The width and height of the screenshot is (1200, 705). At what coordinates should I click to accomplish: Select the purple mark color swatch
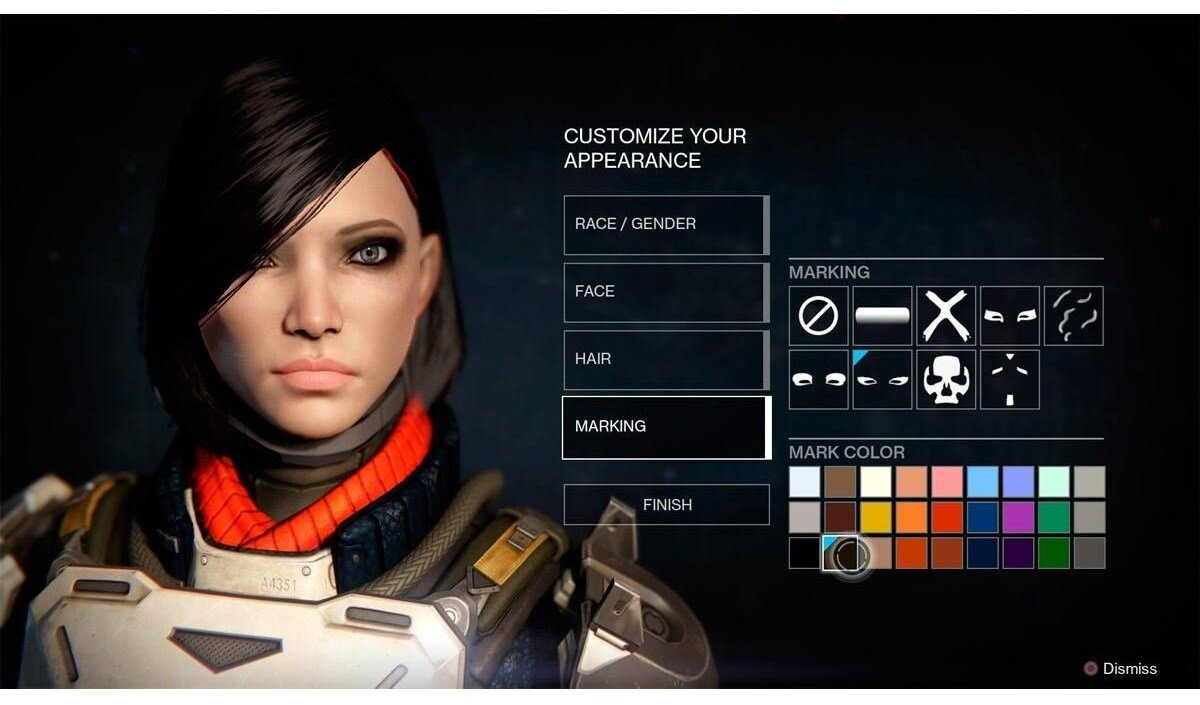(1018, 517)
